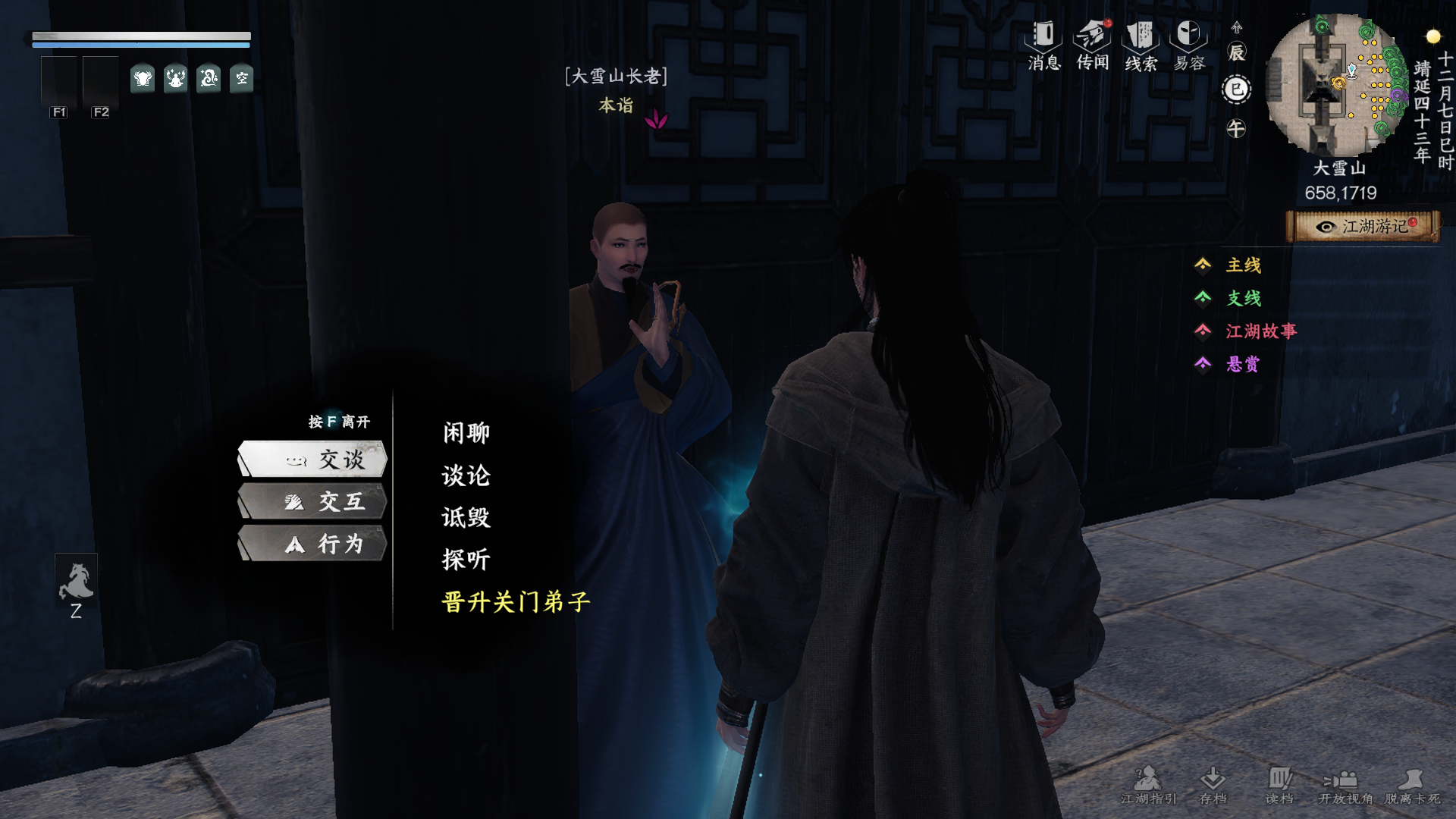
Task: Select the 易容 (Disguise) icon
Action: click(x=1188, y=38)
